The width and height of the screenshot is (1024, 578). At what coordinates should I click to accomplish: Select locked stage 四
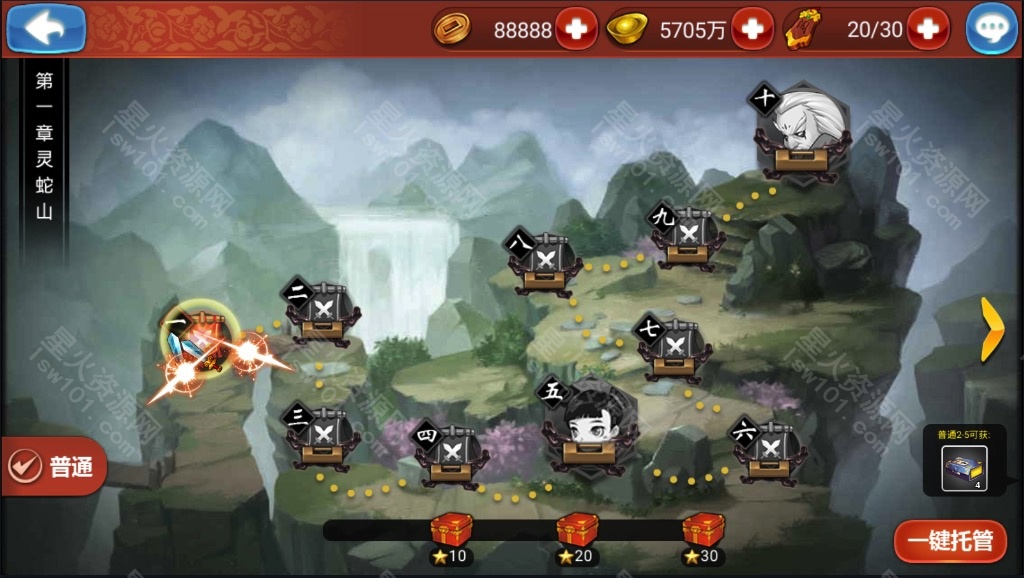450,453
